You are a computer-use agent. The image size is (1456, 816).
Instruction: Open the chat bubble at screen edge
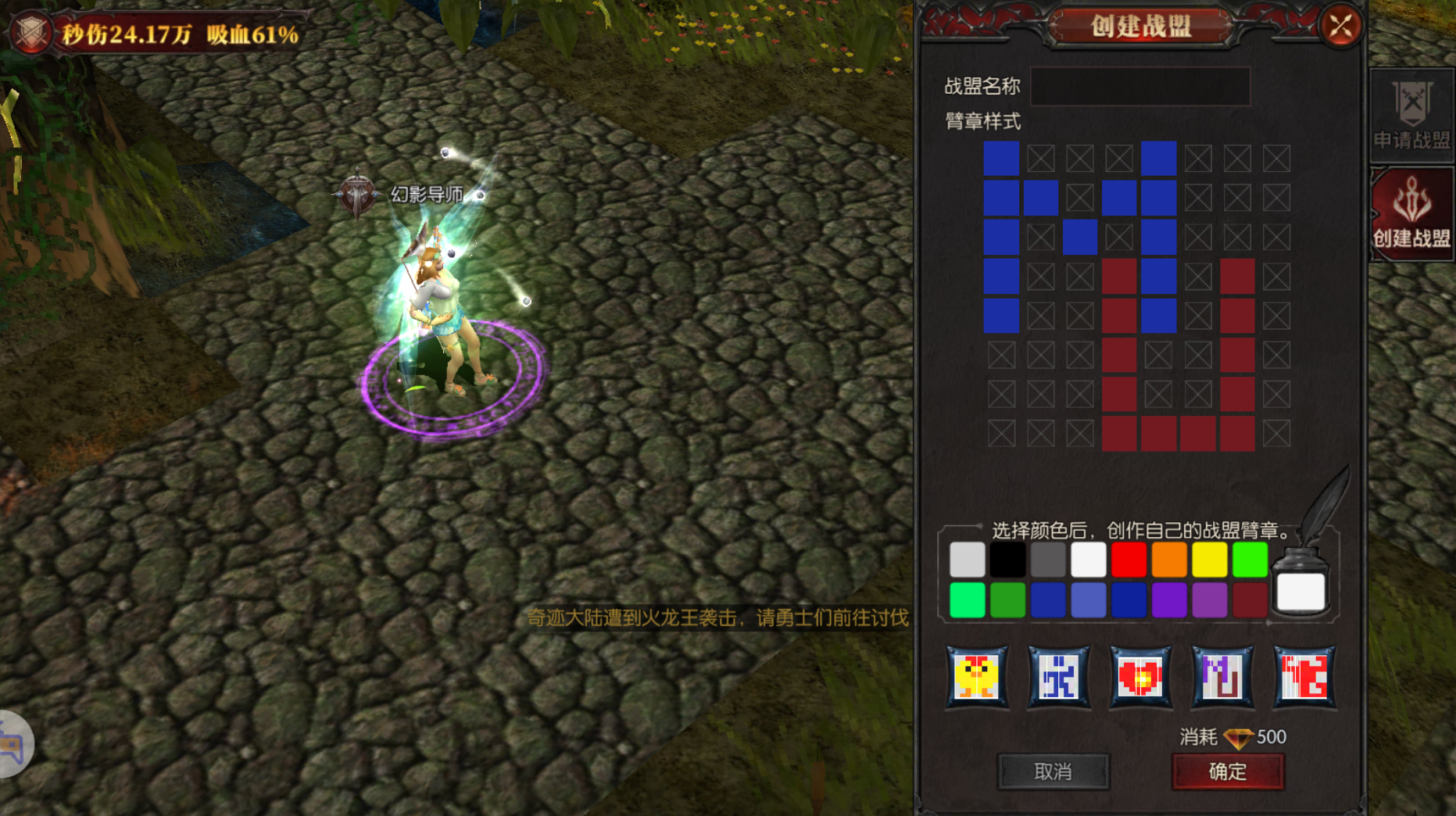(x=13, y=744)
